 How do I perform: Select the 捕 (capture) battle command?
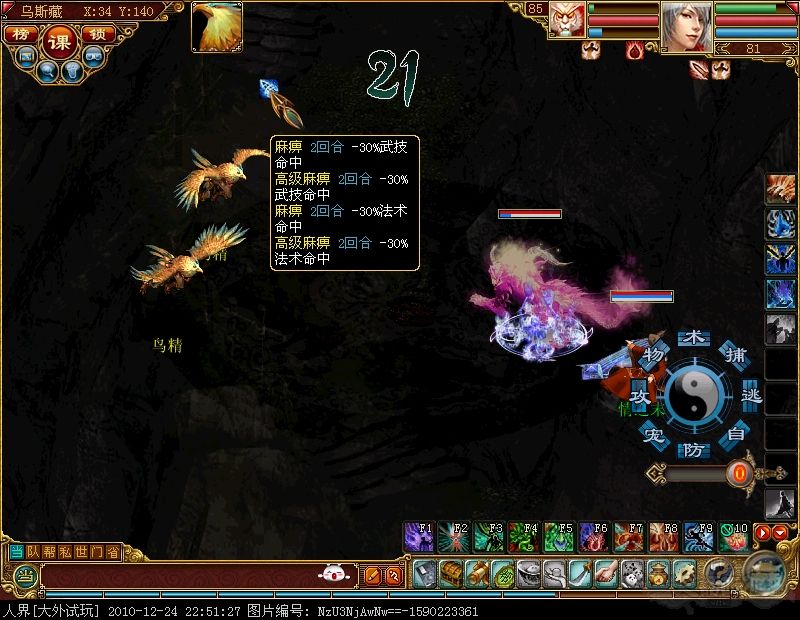735,356
